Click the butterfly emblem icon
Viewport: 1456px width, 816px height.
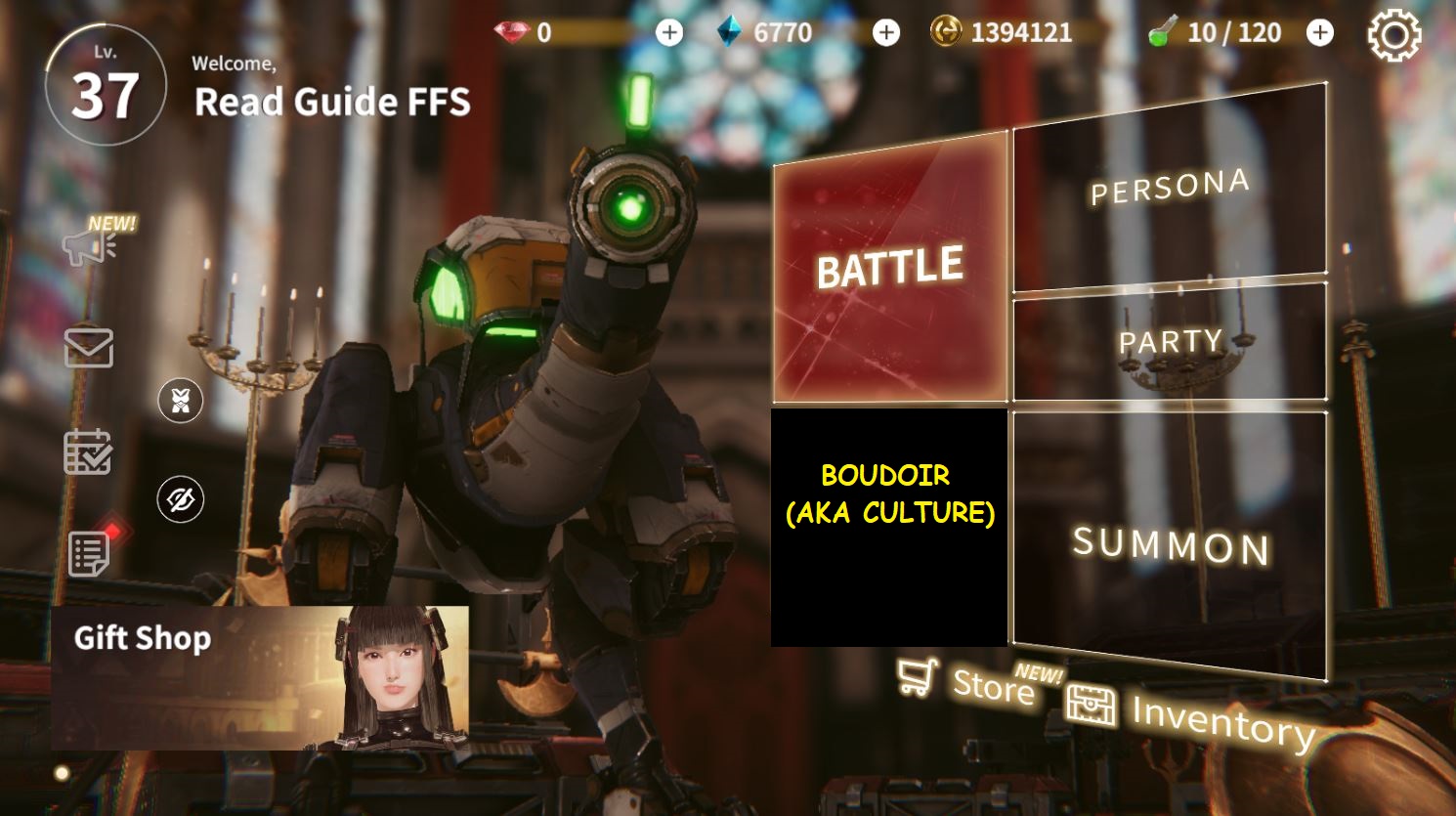[180, 401]
